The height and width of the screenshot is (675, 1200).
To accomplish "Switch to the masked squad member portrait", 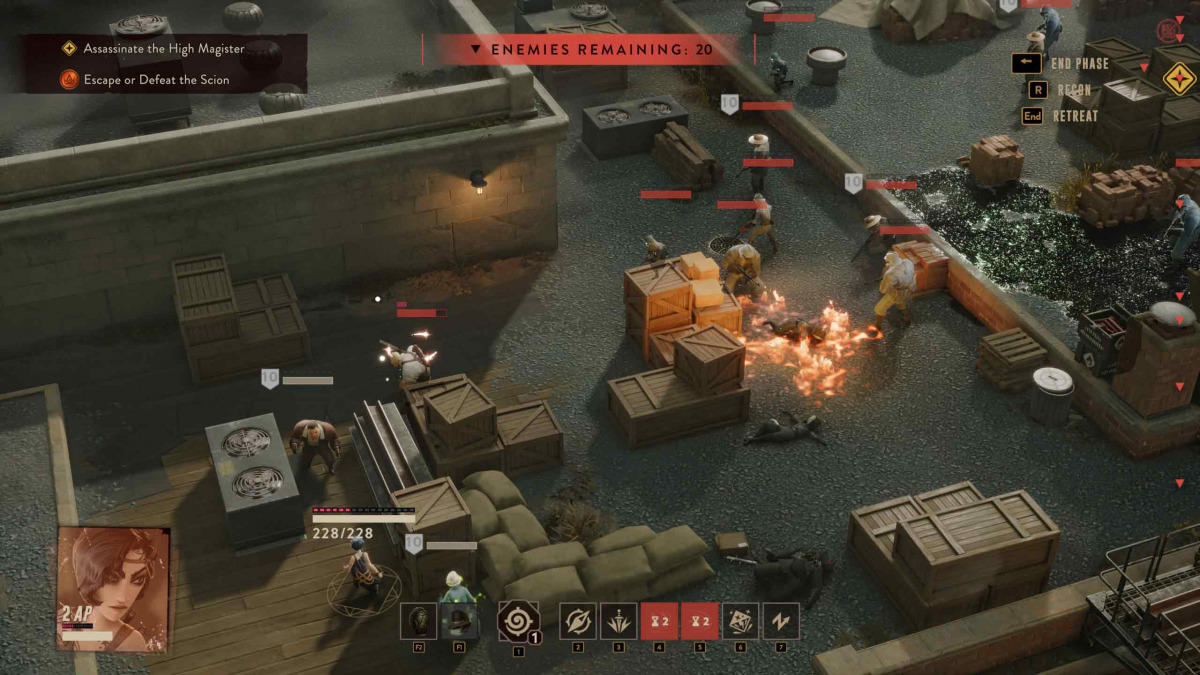I will [x=419, y=621].
